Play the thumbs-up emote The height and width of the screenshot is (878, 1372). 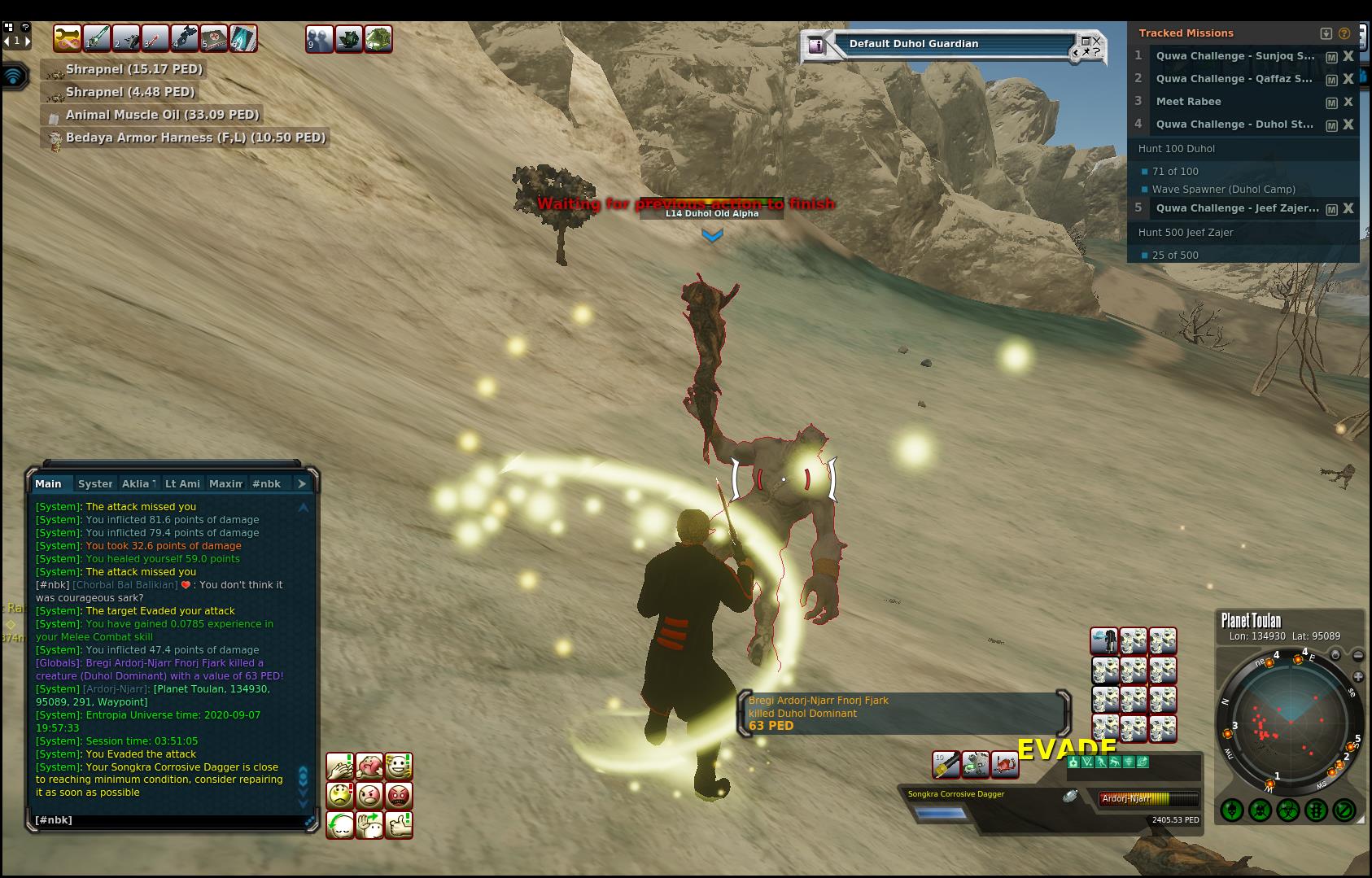(x=399, y=824)
